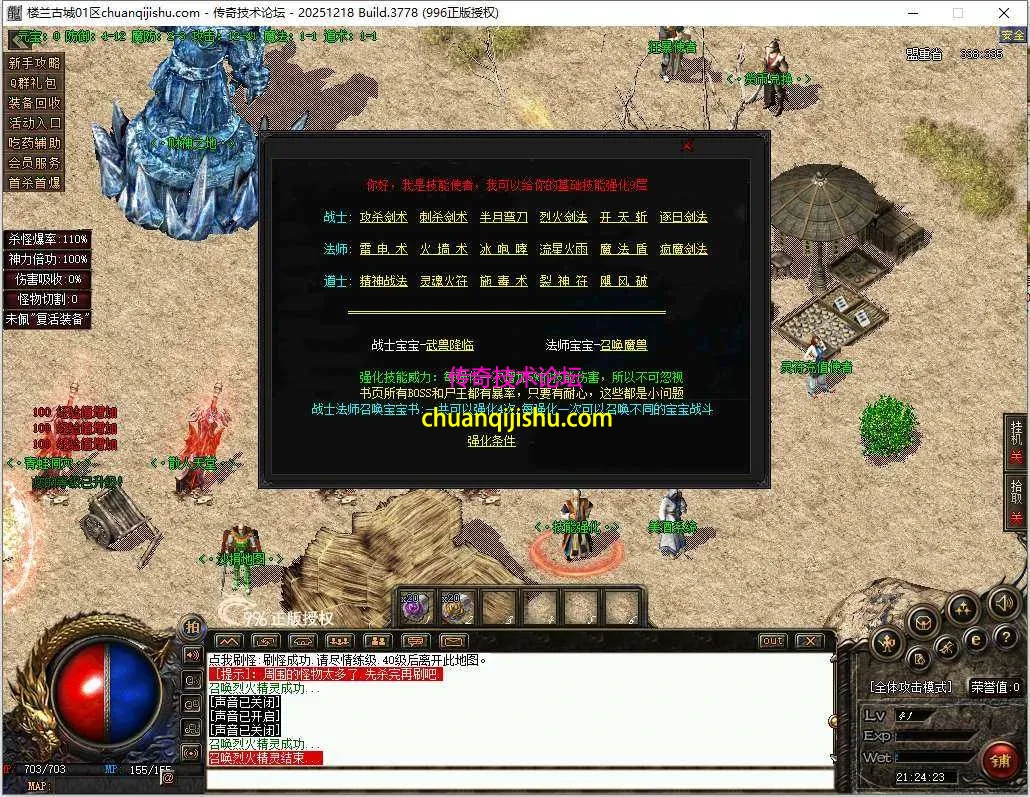
Task: Open 召唤魔兽 mage pet option
Action: pyautogui.click(x=624, y=345)
